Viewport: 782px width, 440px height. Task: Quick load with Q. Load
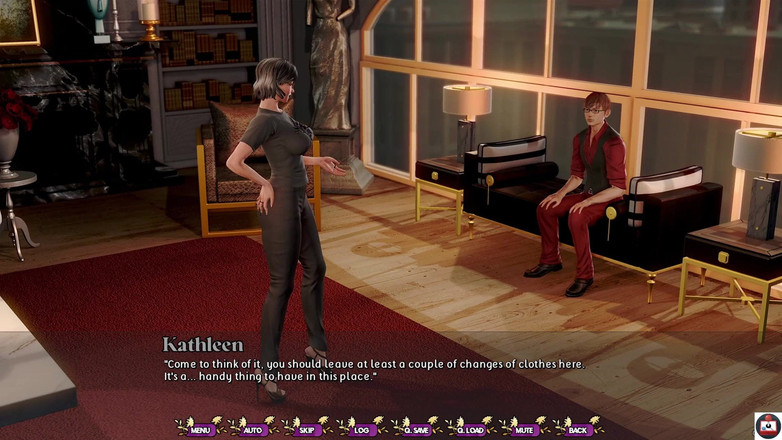coord(471,429)
